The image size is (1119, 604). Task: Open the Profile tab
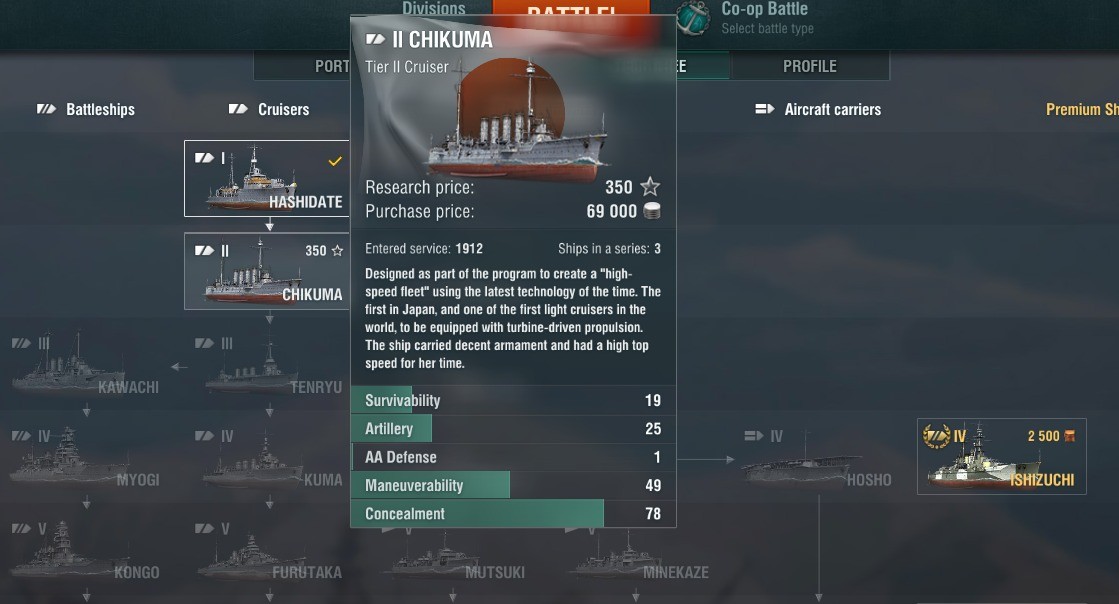point(809,66)
